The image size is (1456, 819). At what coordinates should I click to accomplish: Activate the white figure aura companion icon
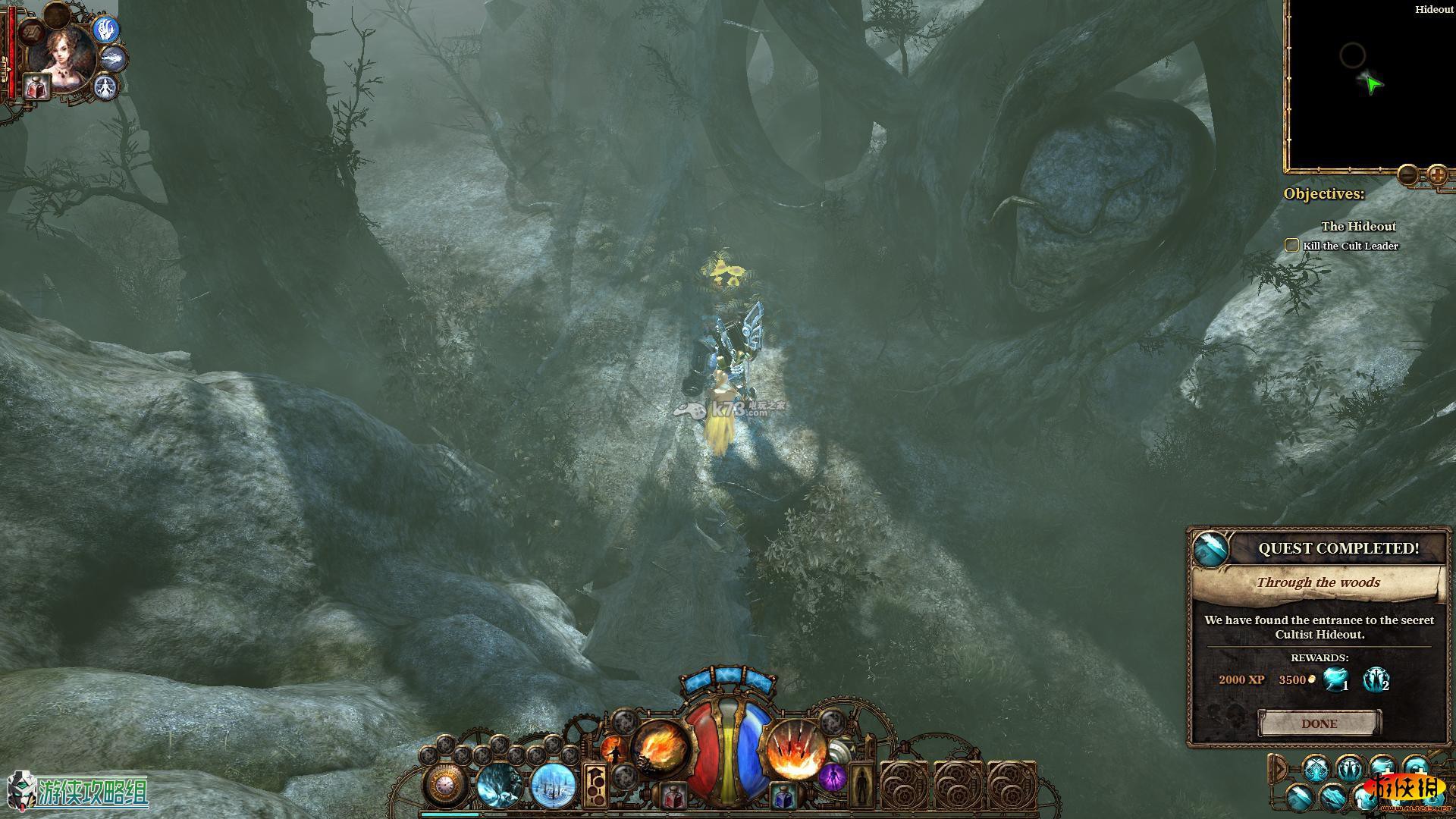point(106,86)
